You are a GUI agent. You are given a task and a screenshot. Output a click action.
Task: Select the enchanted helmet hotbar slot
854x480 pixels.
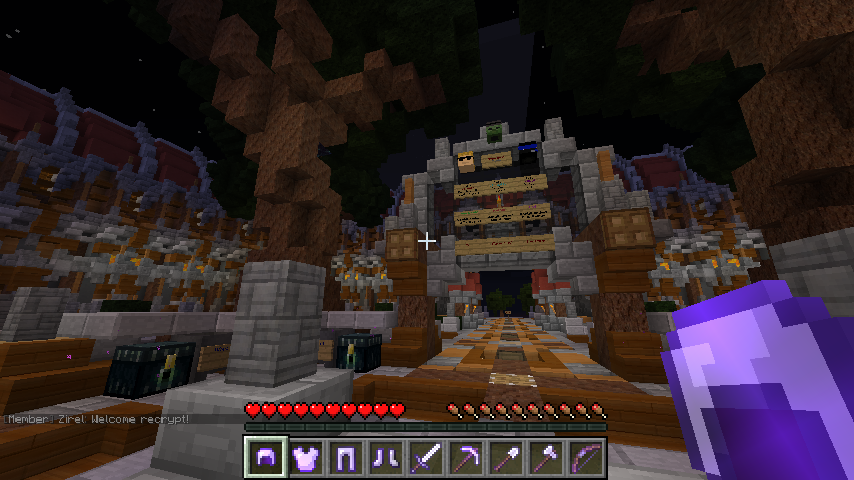pos(265,458)
